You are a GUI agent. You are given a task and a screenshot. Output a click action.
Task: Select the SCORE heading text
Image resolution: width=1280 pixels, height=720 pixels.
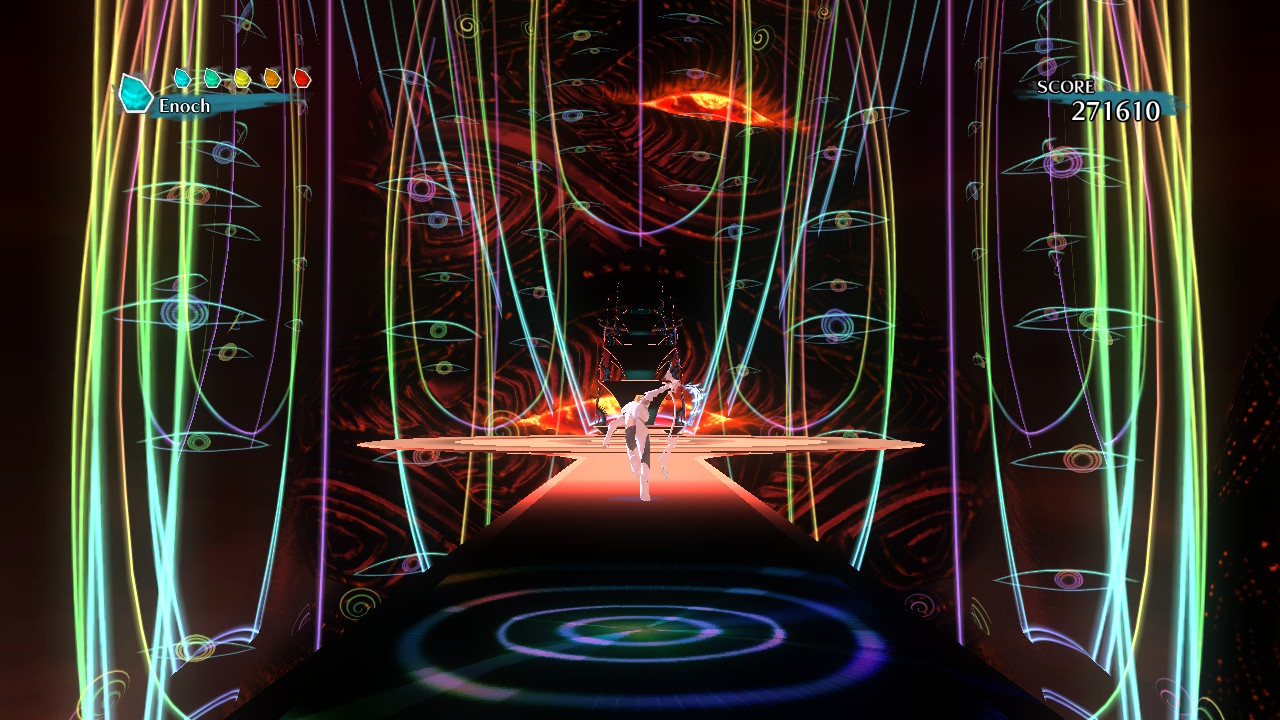[x=1064, y=87]
